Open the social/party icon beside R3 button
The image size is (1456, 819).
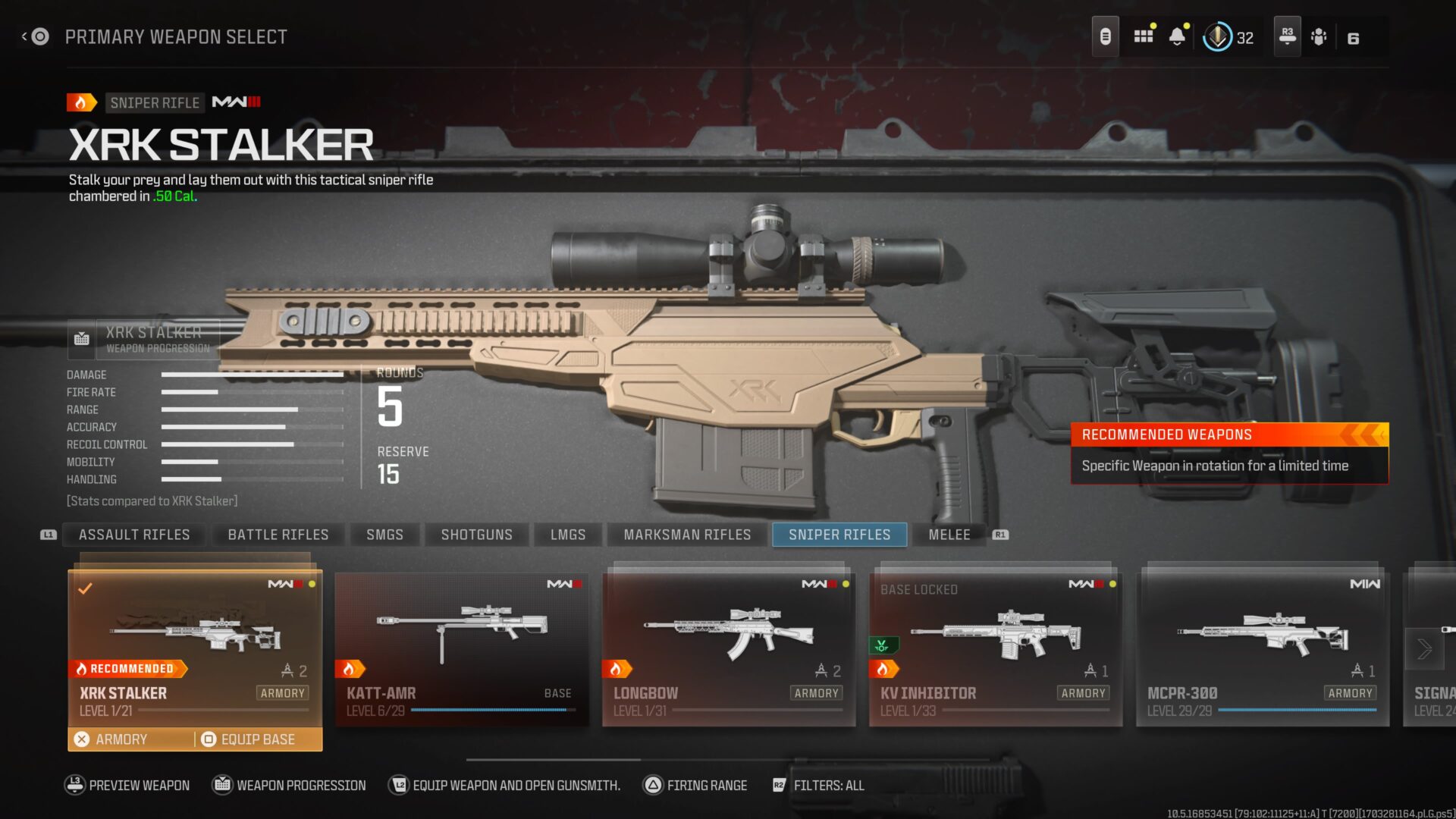(1319, 36)
